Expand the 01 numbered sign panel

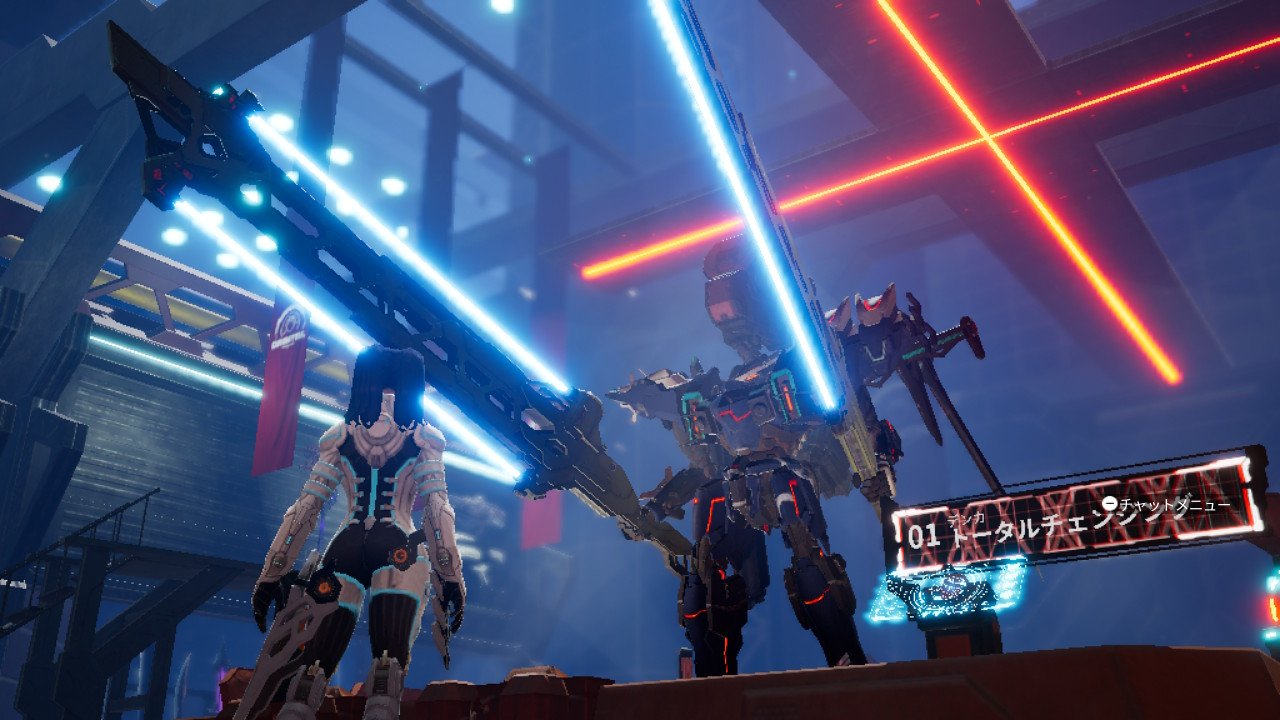[924, 532]
